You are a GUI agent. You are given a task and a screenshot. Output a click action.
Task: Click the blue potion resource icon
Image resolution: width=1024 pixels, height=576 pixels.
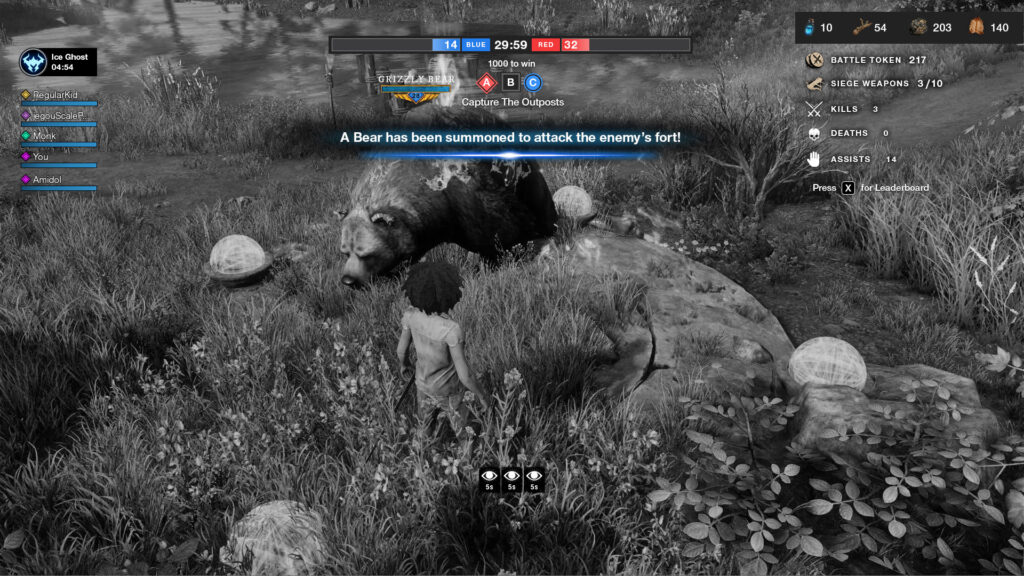pyautogui.click(x=811, y=27)
